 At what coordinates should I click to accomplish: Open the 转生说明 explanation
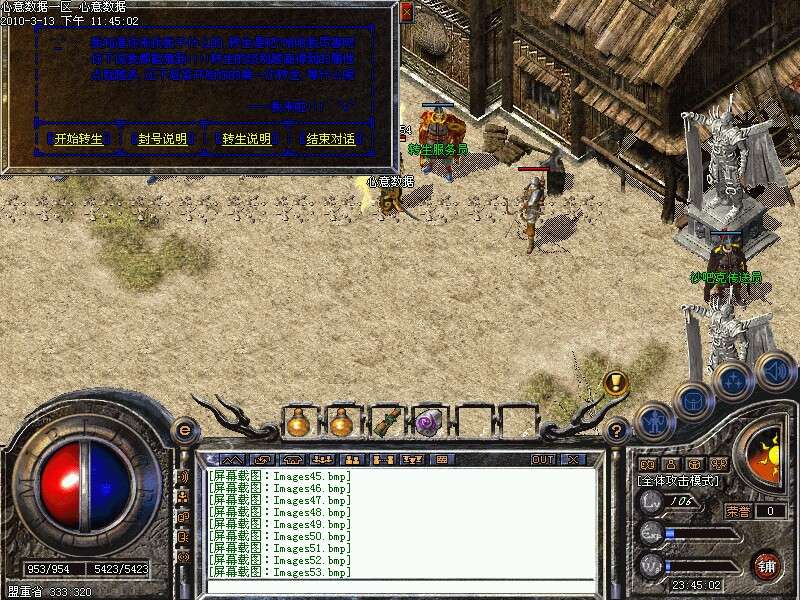(x=246, y=139)
